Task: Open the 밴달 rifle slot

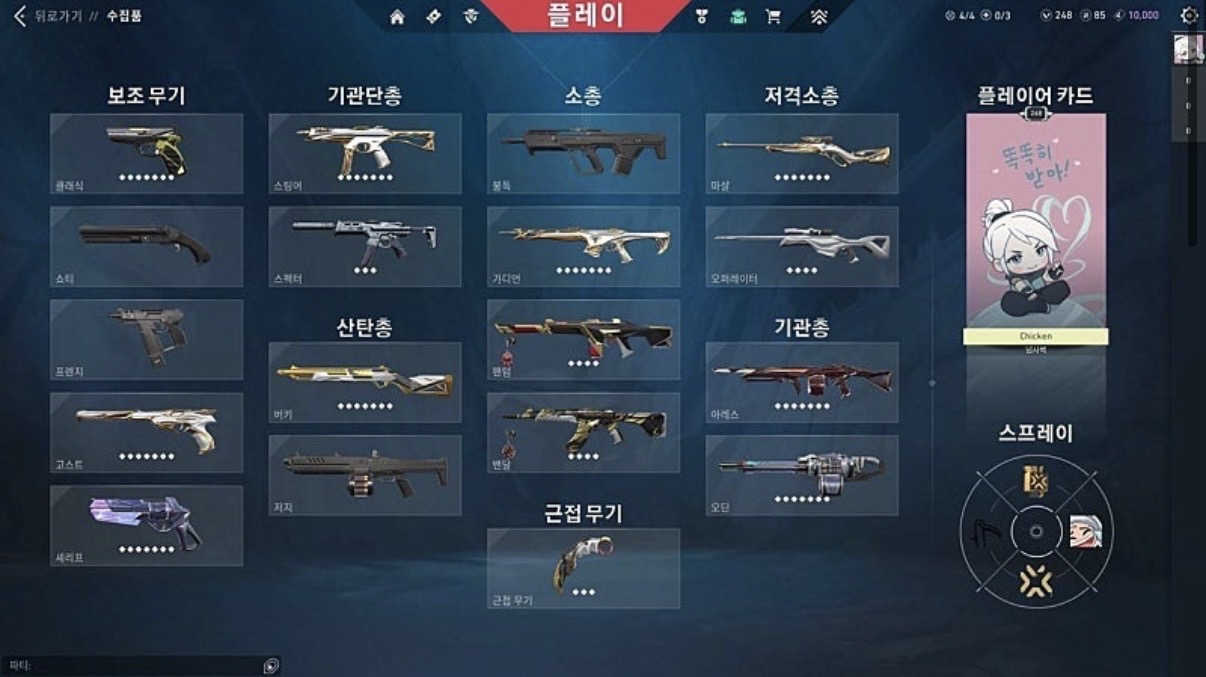Action: click(583, 432)
